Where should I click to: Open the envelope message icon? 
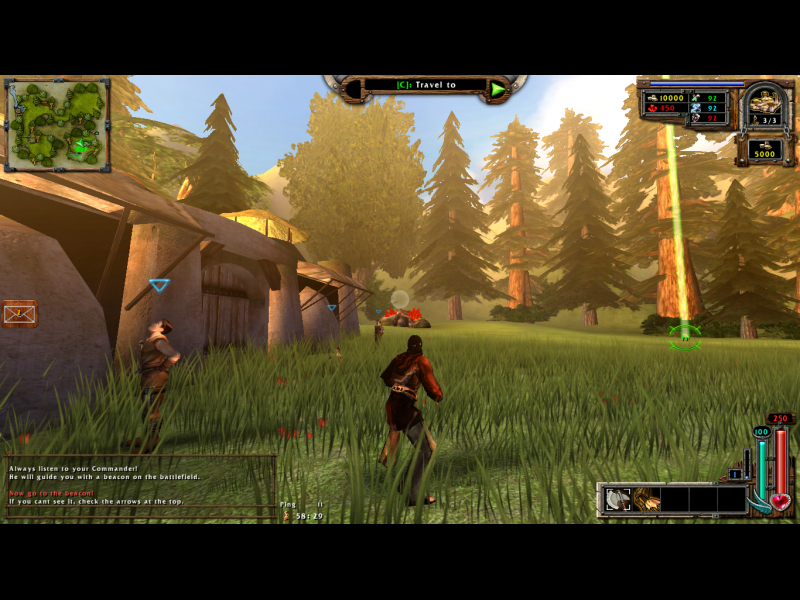point(18,314)
